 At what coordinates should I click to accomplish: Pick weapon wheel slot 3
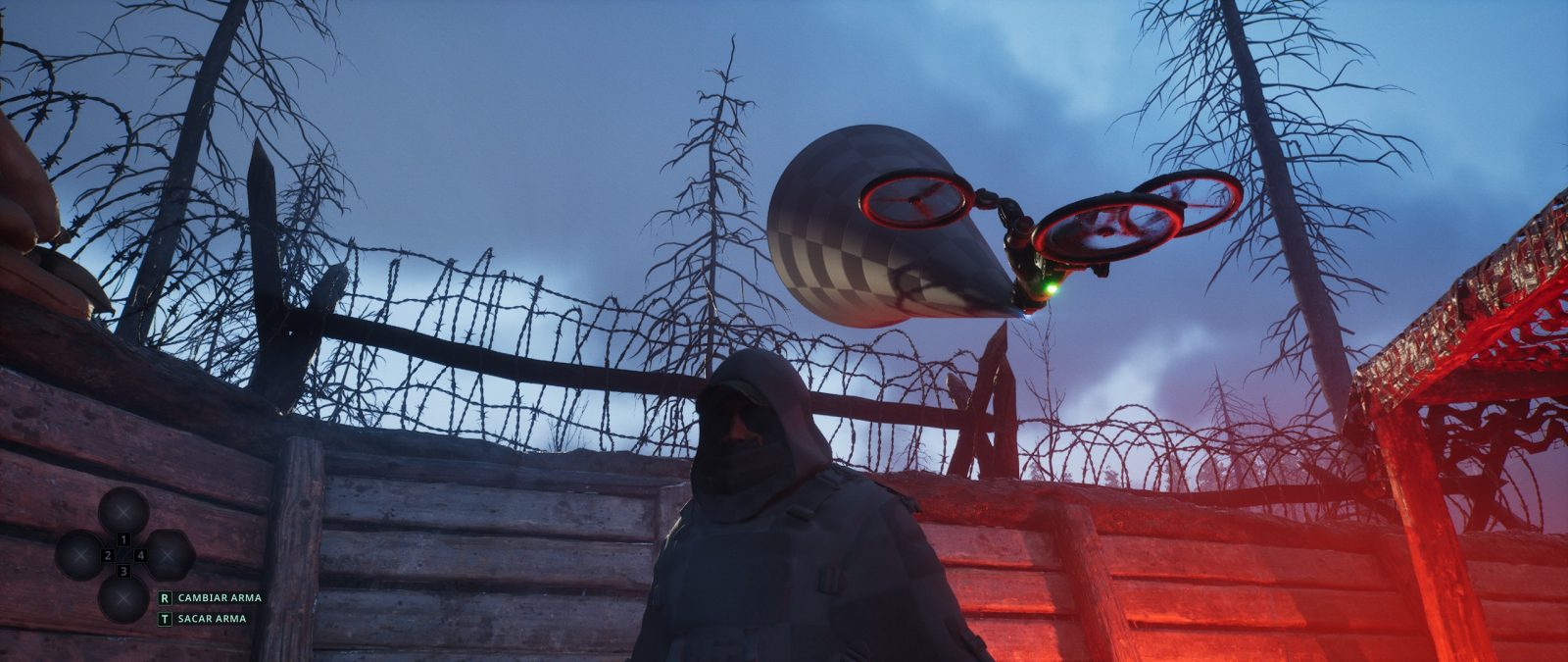click(123, 599)
